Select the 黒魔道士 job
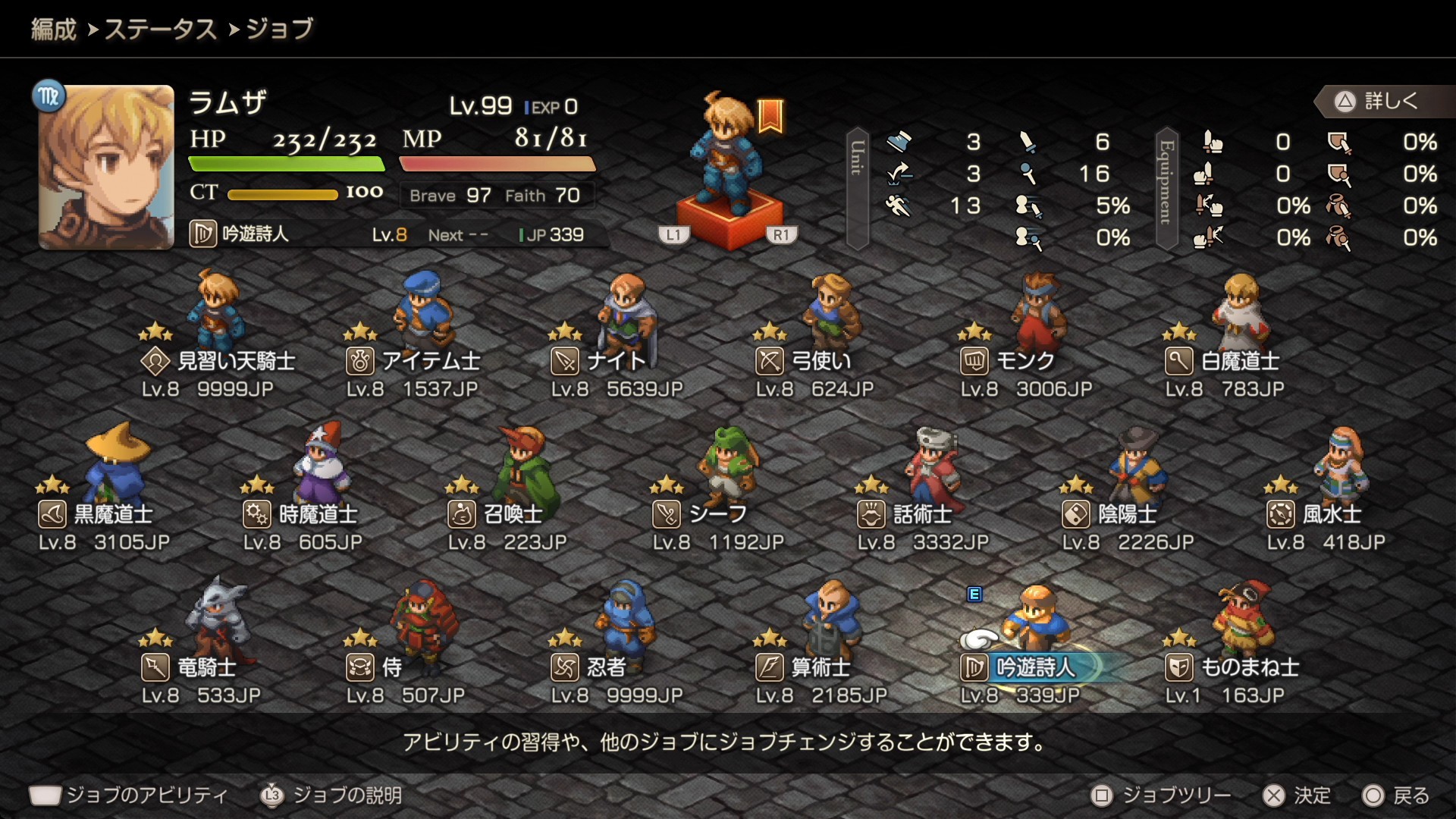 (96, 514)
